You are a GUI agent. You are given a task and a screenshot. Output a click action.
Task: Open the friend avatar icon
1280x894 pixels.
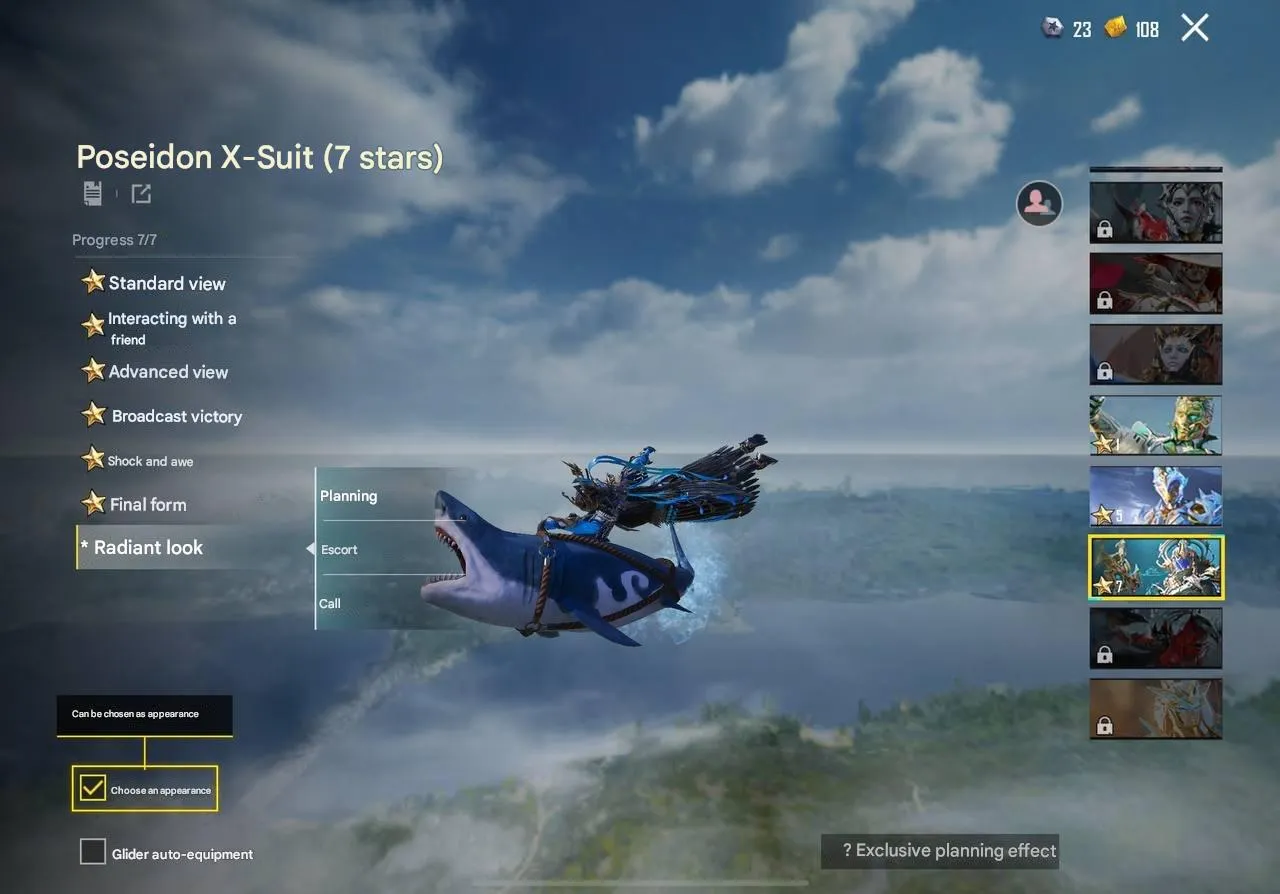click(x=1039, y=203)
